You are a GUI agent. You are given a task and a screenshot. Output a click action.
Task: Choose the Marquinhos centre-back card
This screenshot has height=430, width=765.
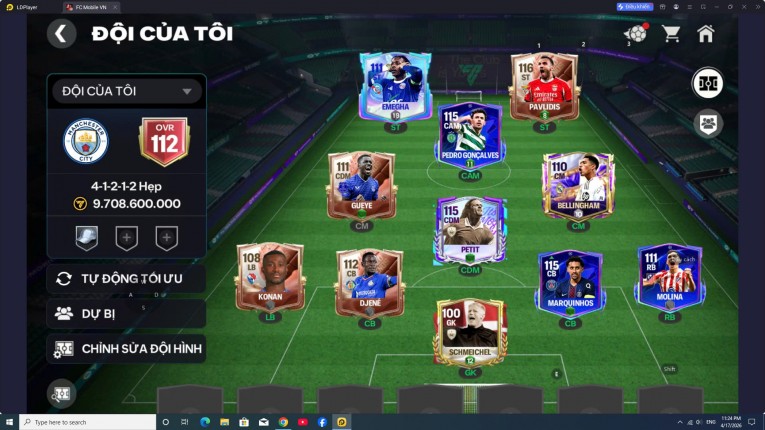pyautogui.click(x=571, y=282)
